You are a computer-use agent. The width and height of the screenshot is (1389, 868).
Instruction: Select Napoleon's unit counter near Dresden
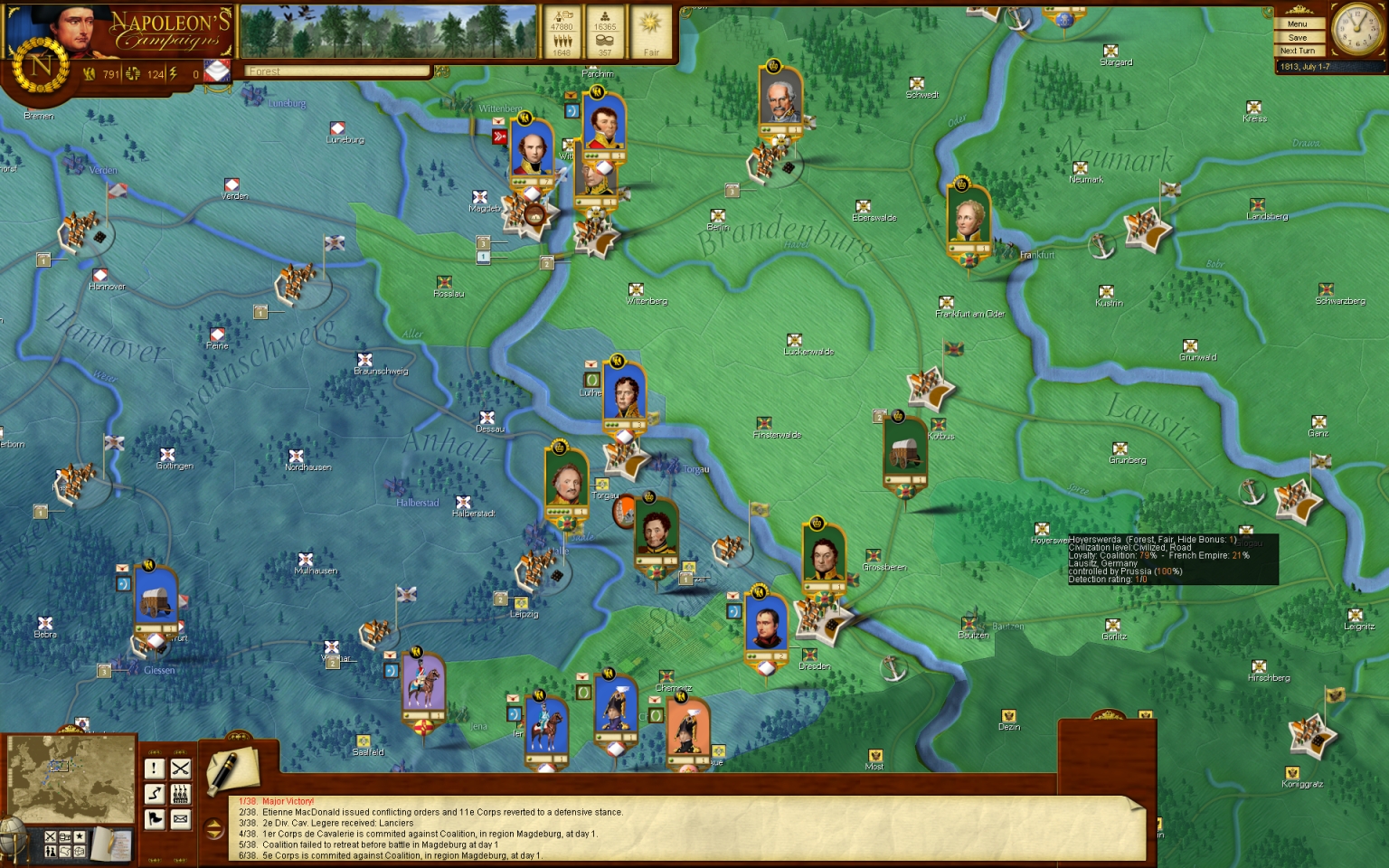(x=766, y=627)
